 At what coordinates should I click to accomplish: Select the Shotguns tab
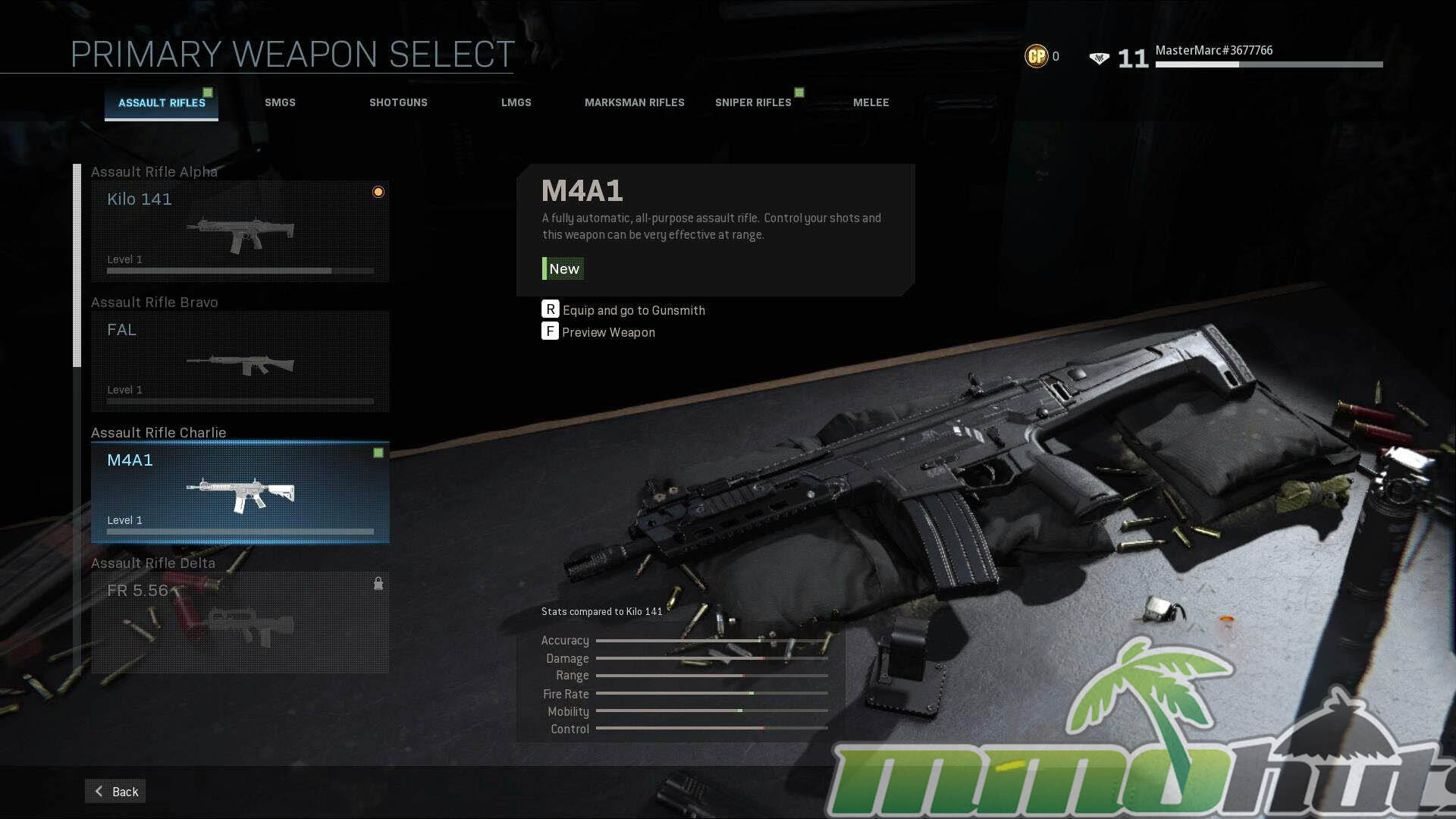coord(398,103)
